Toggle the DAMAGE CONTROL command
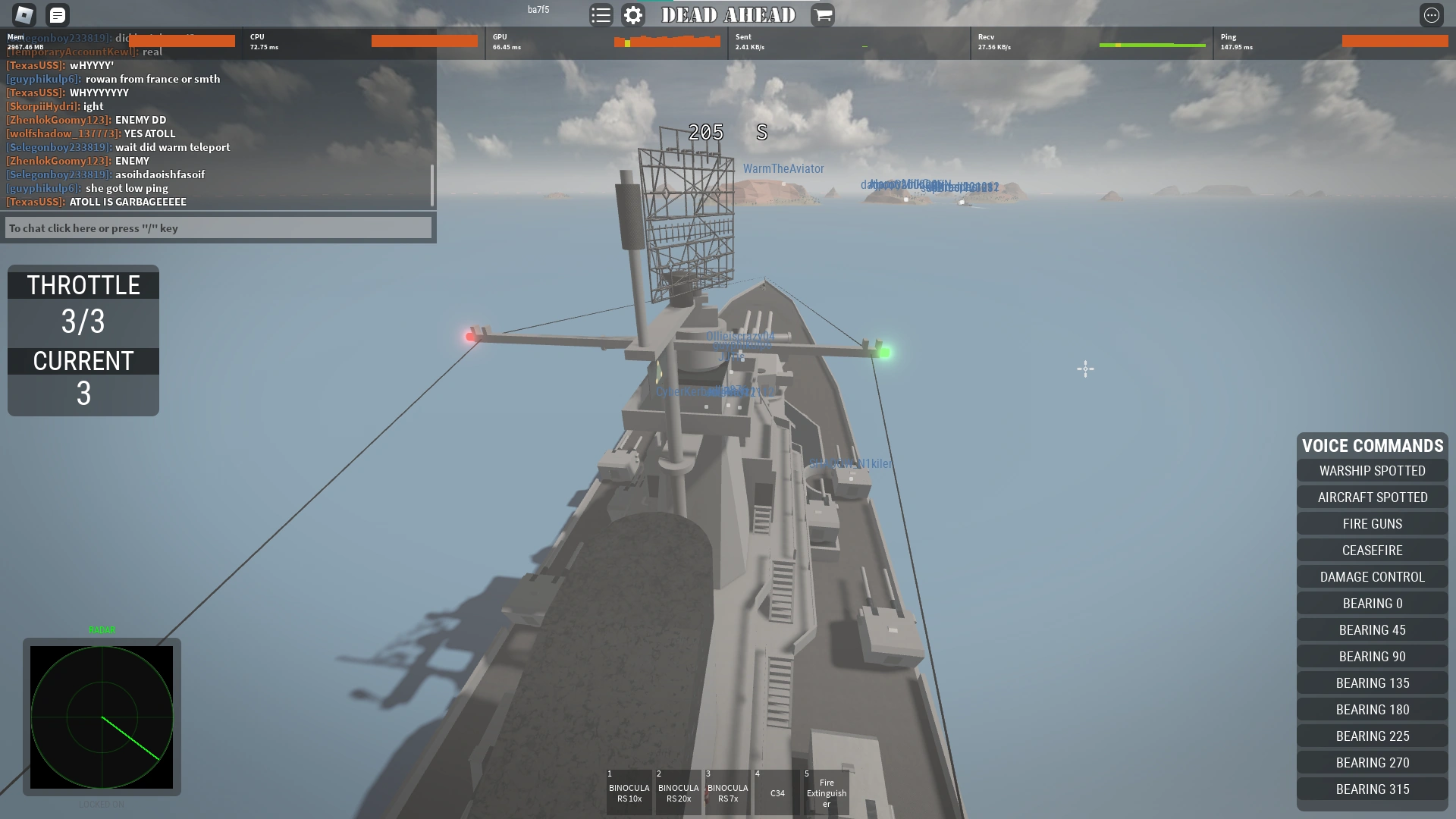 click(x=1371, y=576)
